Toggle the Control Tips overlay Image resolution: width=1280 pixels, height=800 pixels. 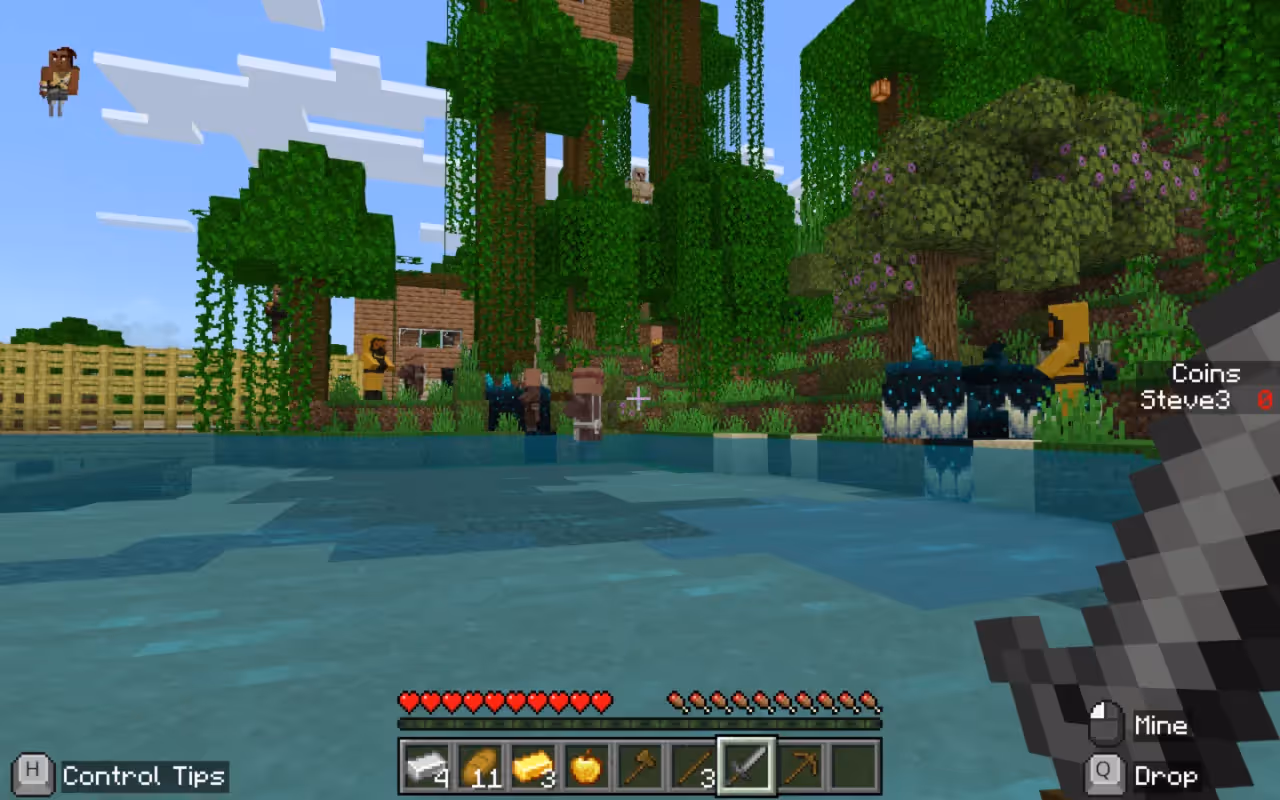pyautogui.click(x=143, y=775)
